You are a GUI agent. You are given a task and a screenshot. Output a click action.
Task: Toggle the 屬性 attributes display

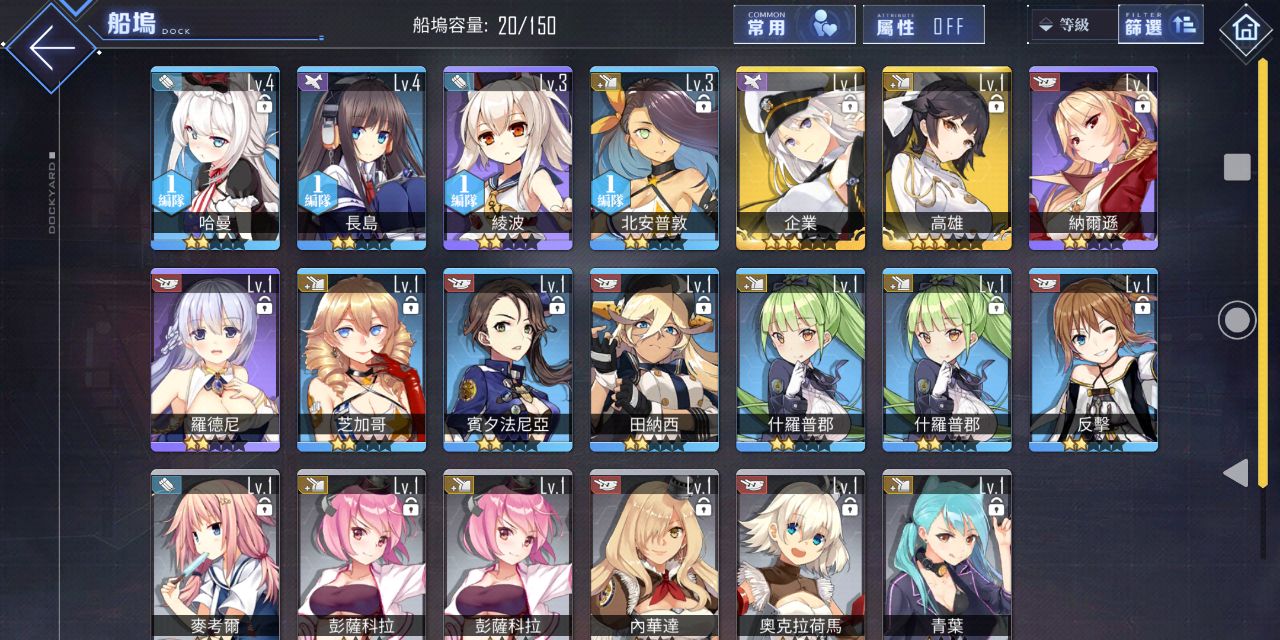(x=923, y=25)
